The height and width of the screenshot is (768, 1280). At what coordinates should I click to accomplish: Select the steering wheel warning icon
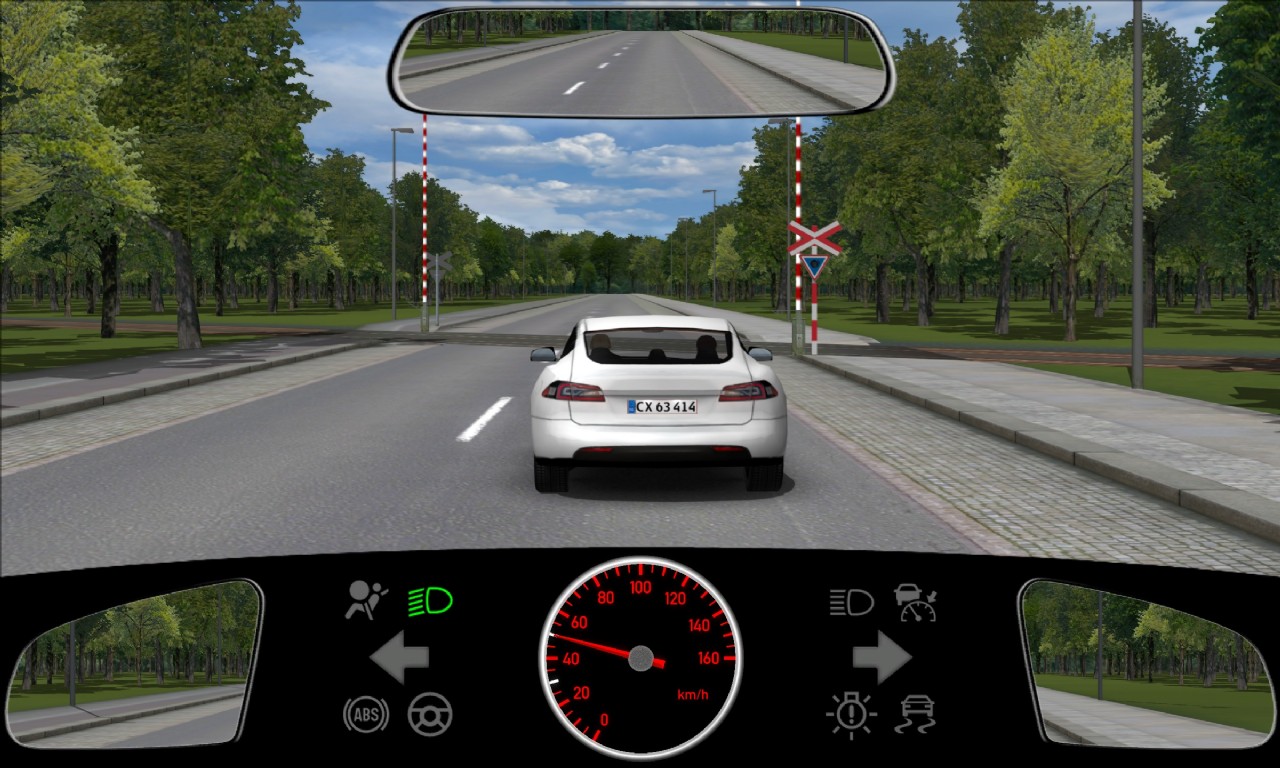click(430, 714)
